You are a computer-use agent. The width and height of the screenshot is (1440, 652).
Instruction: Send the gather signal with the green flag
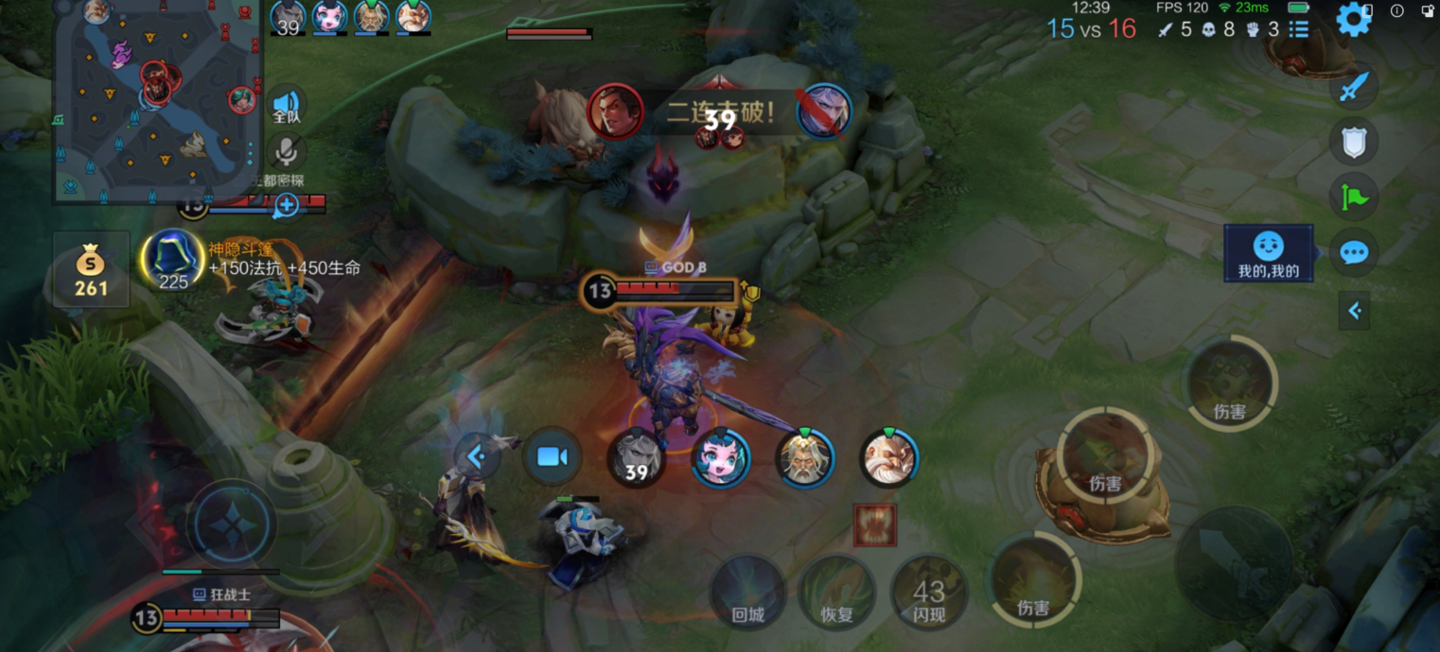[x=1353, y=197]
